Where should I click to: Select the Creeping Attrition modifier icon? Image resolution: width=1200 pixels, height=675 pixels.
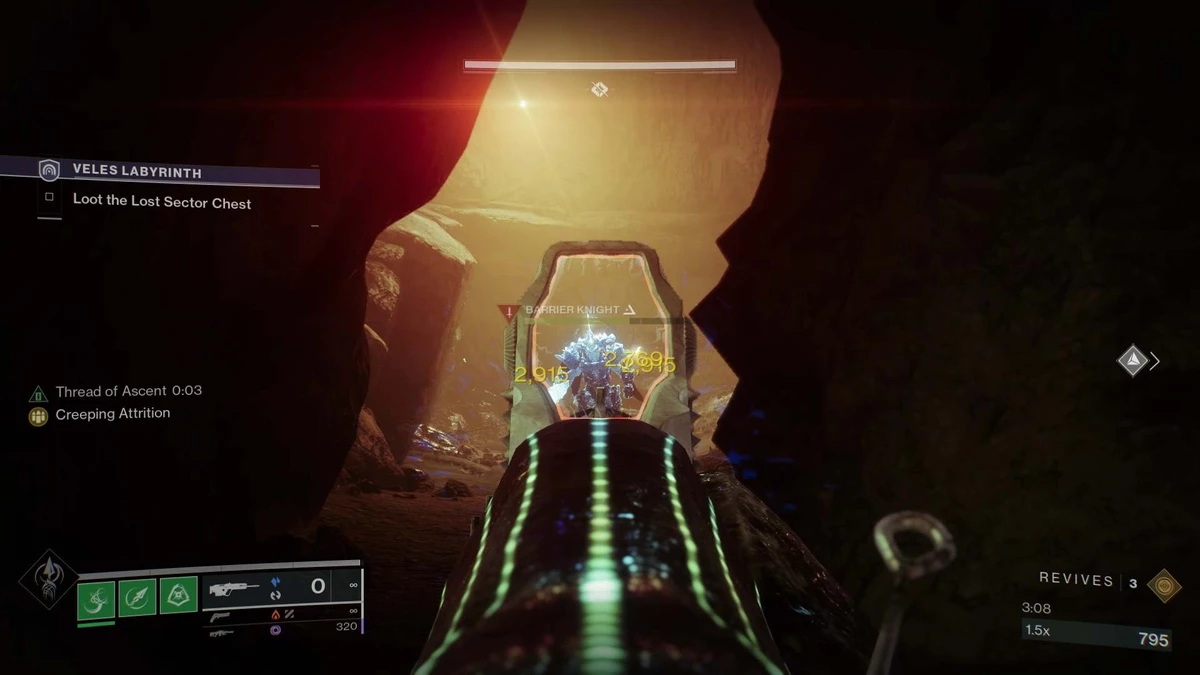[38, 415]
